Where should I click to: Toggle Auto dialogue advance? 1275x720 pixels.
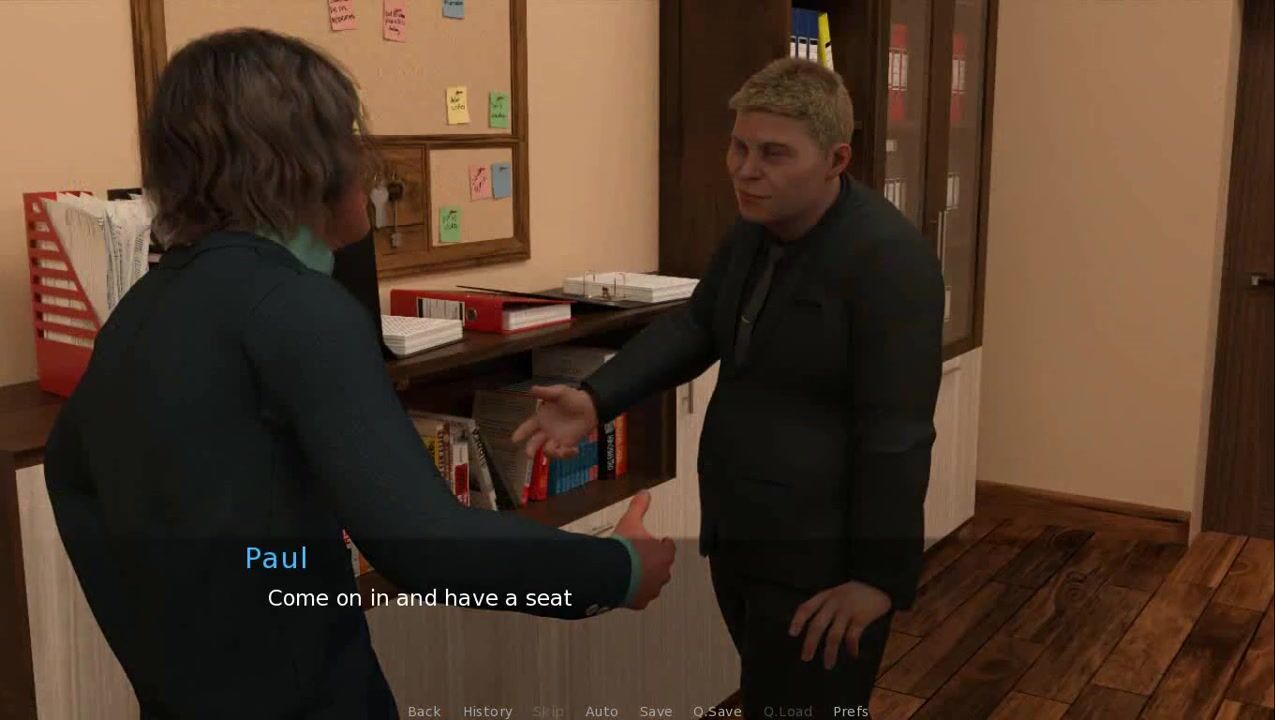tap(601, 711)
